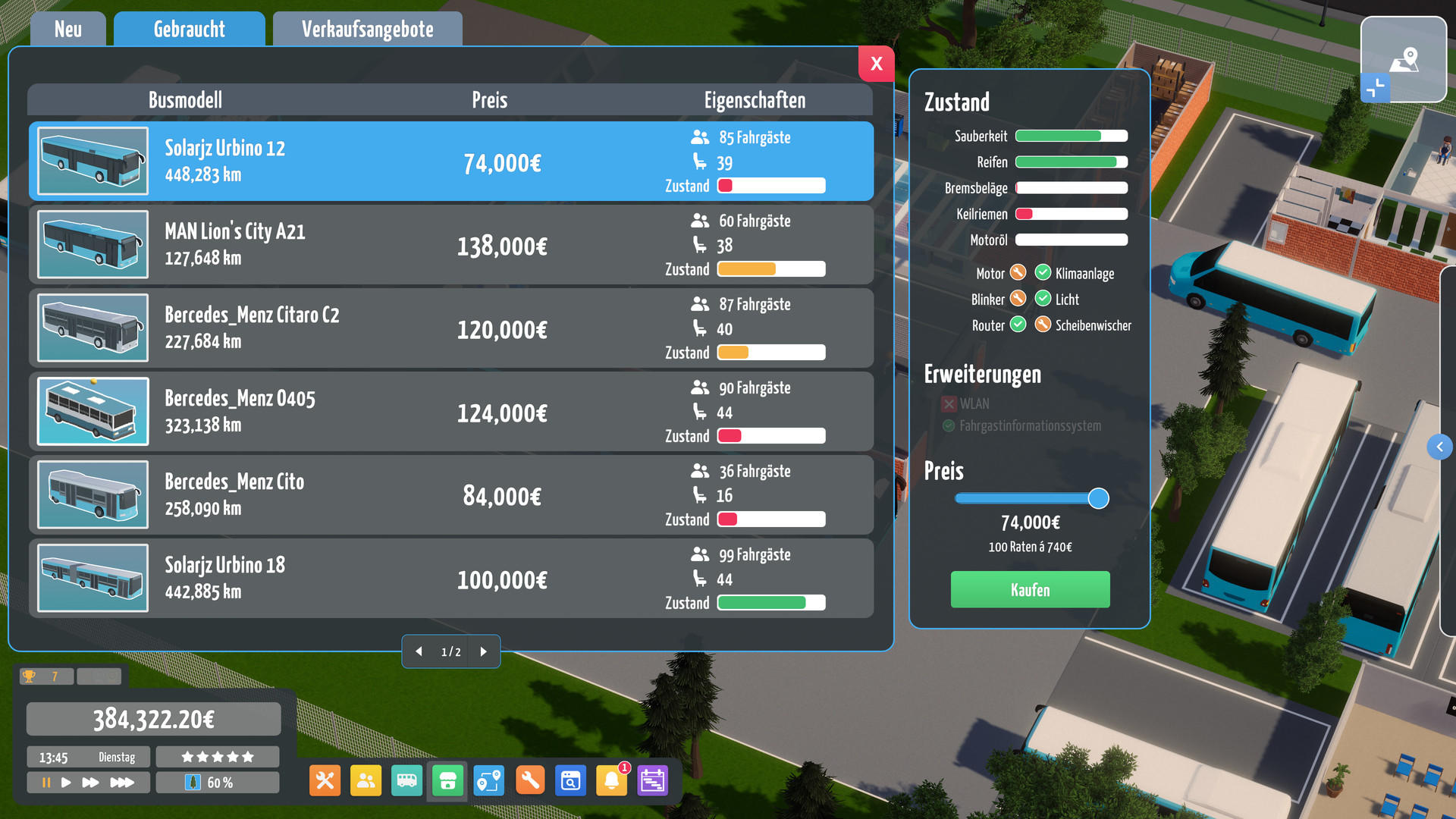This screenshot has height=819, width=1456.
Task: Adjust the Preis payment slider
Action: (x=1098, y=498)
